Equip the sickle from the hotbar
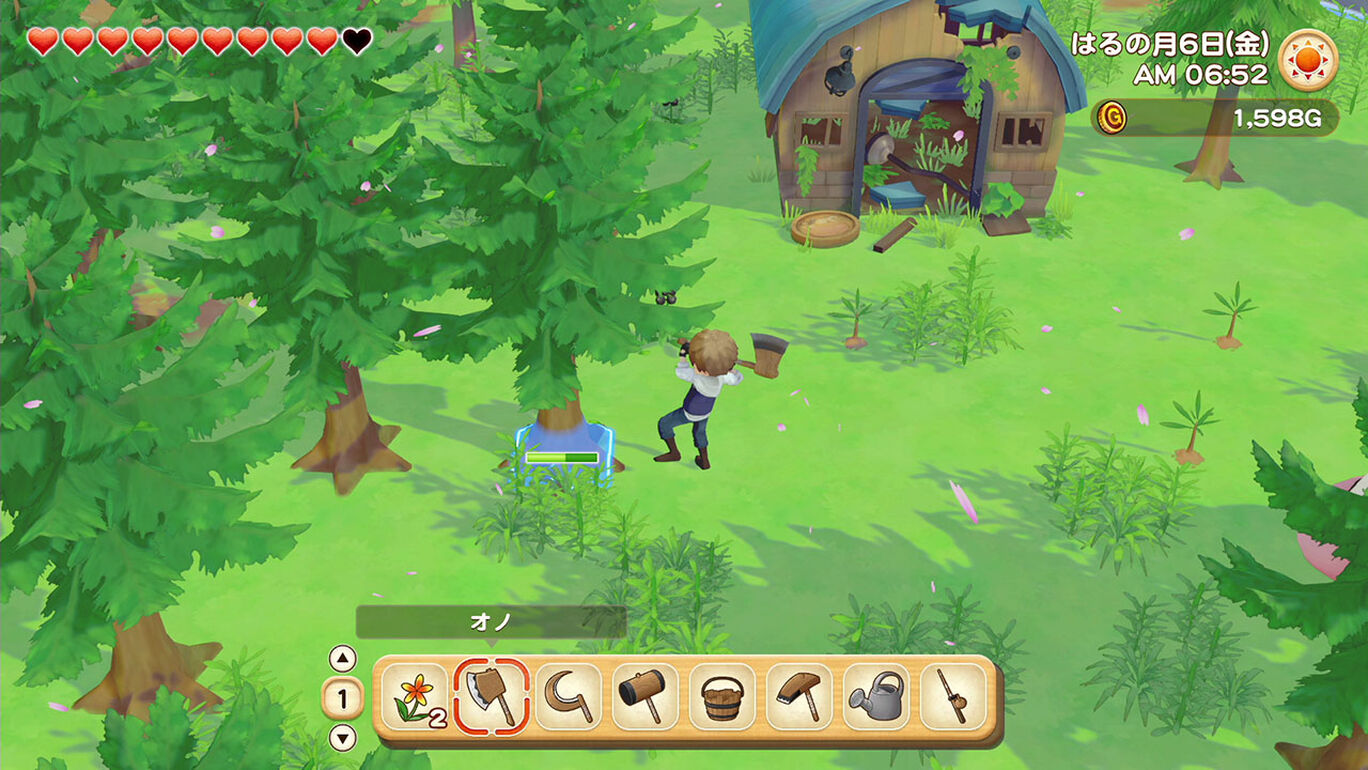Screen dimensions: 1368x770 [568, 696]
